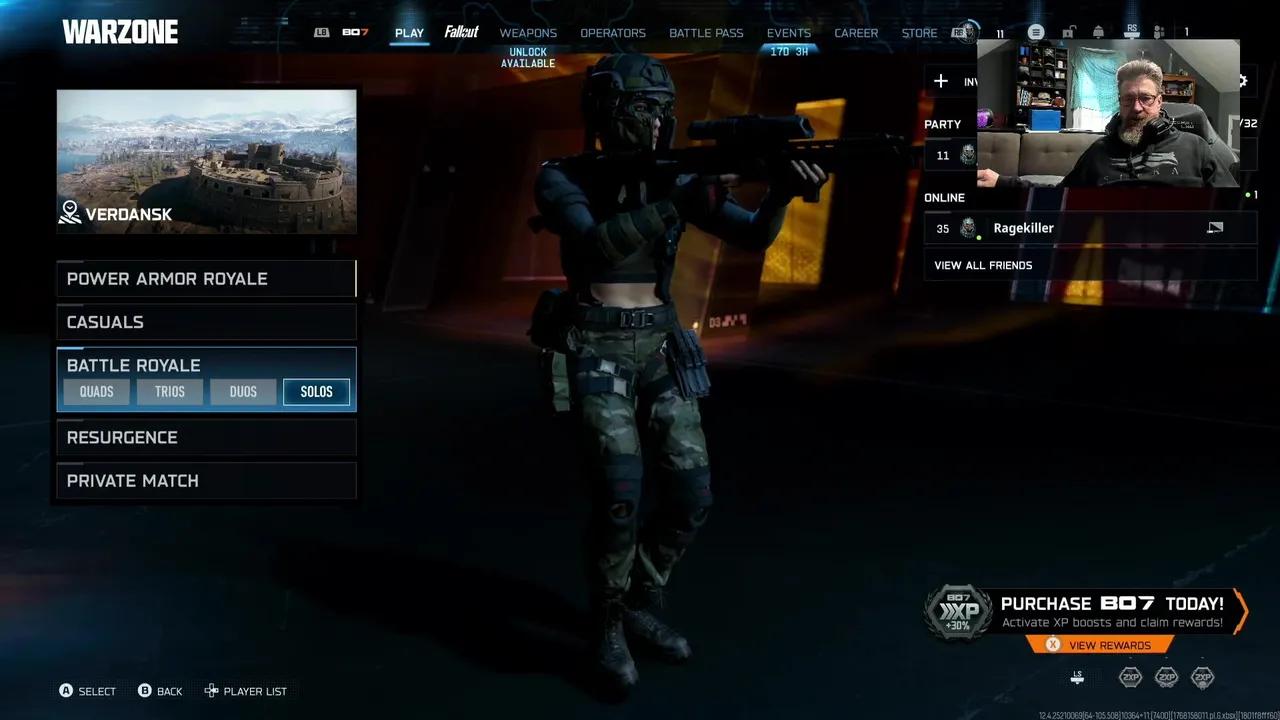Expand the CASUALS mode entry

click(x=104, y=322)
